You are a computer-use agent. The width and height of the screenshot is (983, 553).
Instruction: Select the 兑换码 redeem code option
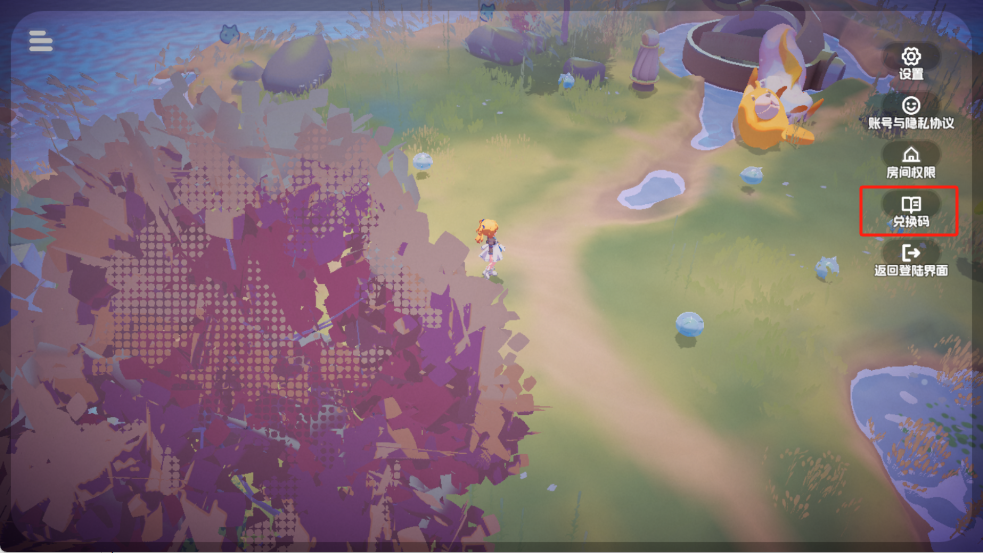pos(910,210)
